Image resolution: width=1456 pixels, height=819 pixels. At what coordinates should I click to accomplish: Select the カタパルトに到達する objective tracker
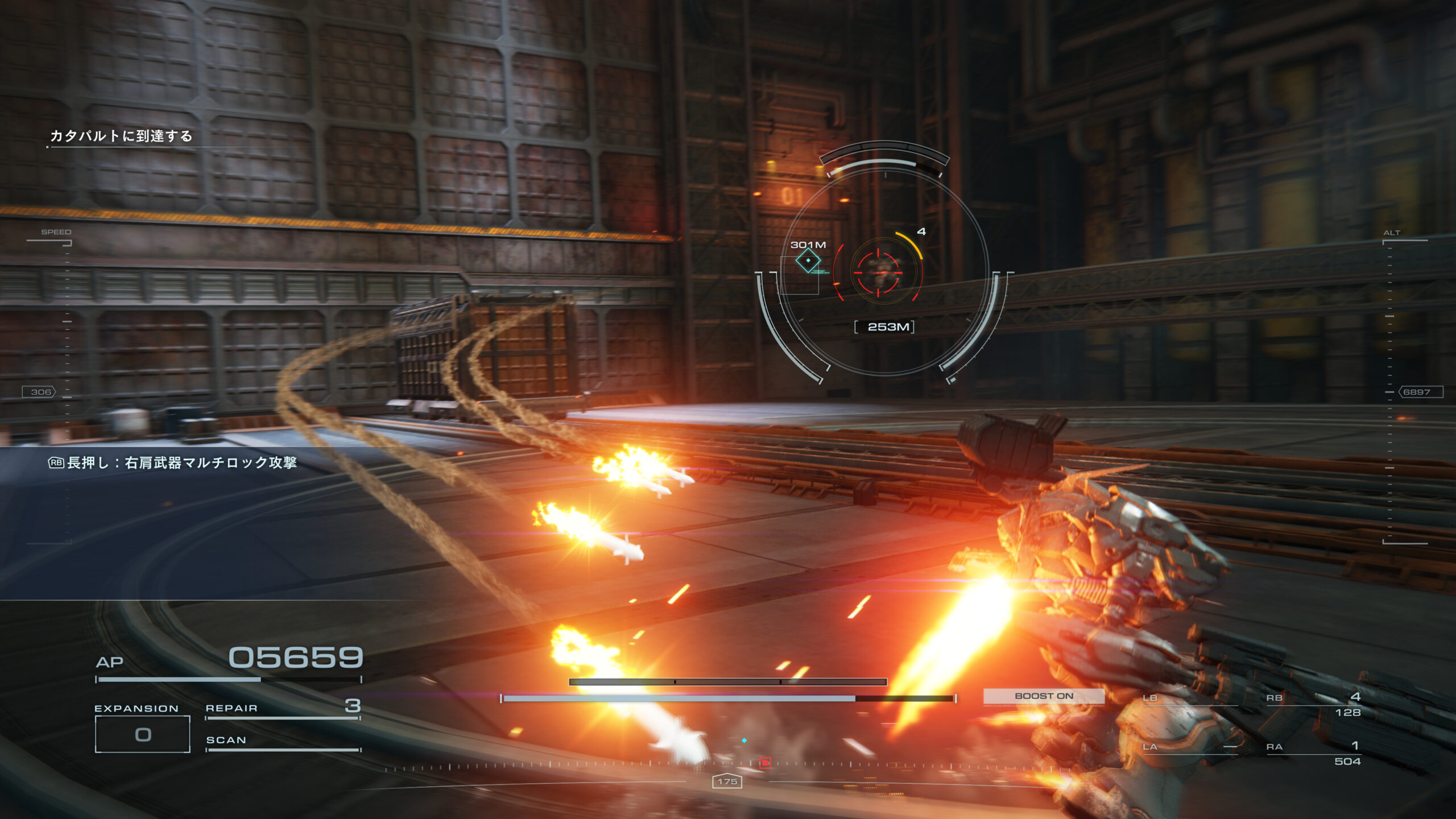click(121, 136)
